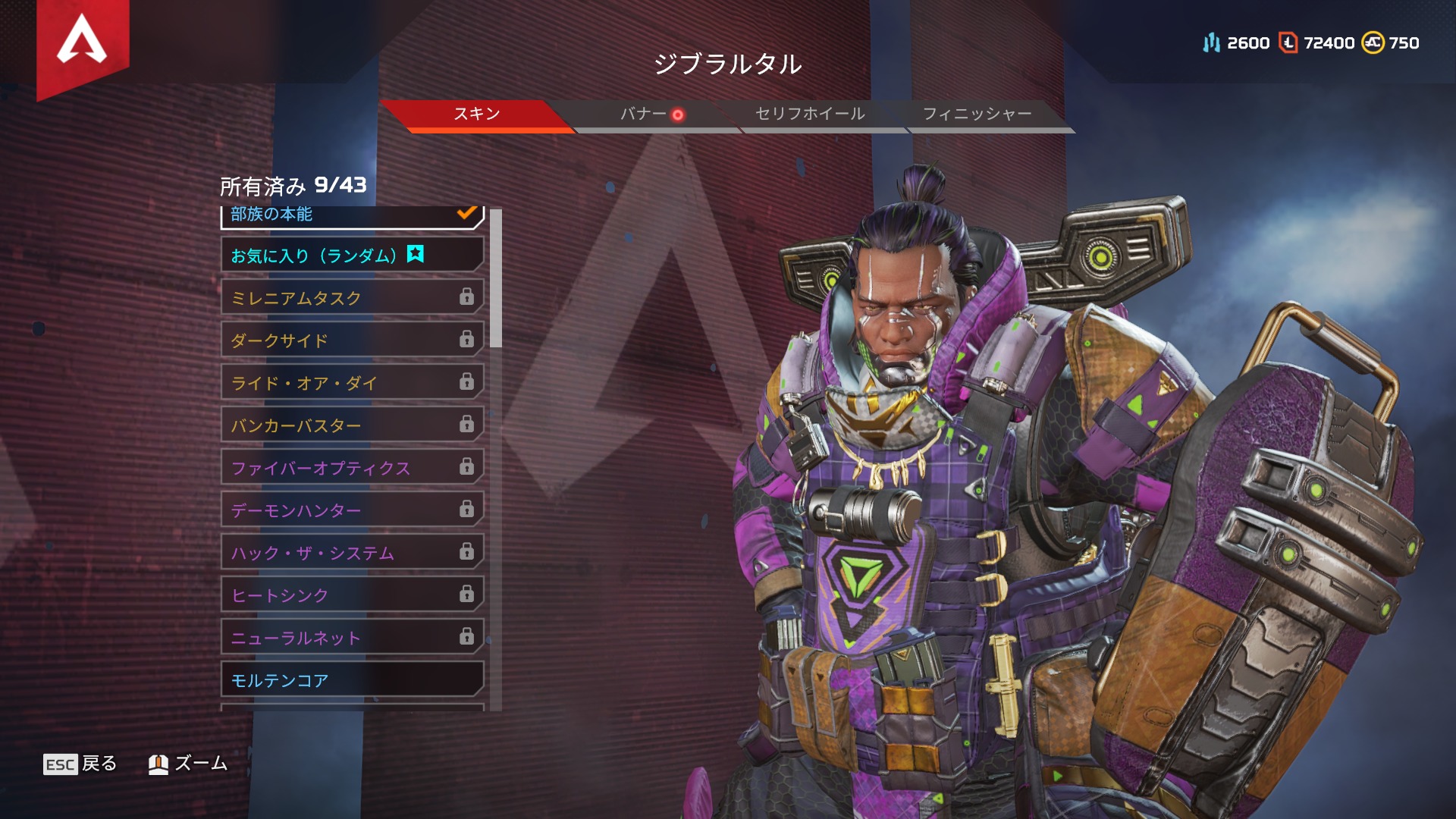Choose the お気に入り（ランダム） skin option

pos(352,256)
